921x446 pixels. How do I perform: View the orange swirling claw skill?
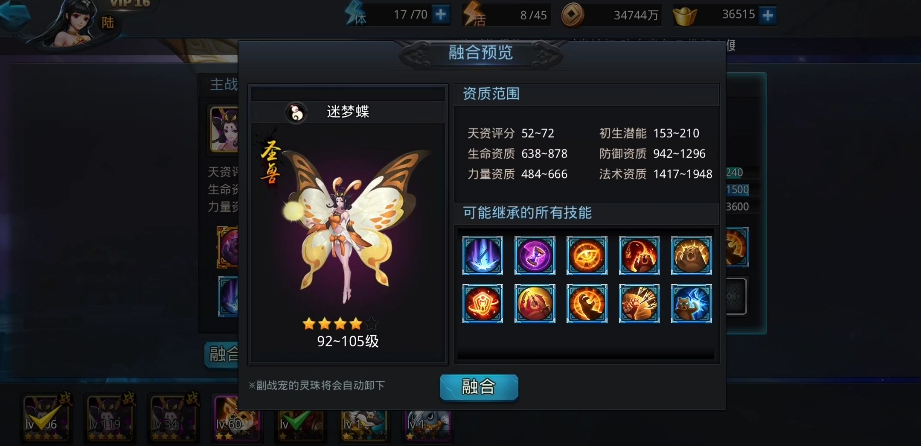coord(587,302)
